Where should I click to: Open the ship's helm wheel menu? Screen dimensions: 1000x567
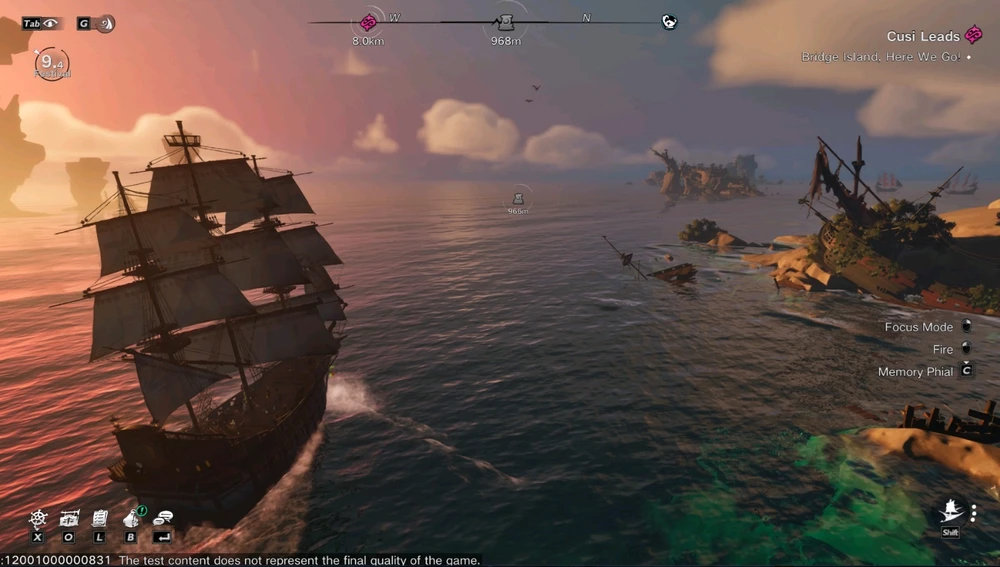[38, 518]
